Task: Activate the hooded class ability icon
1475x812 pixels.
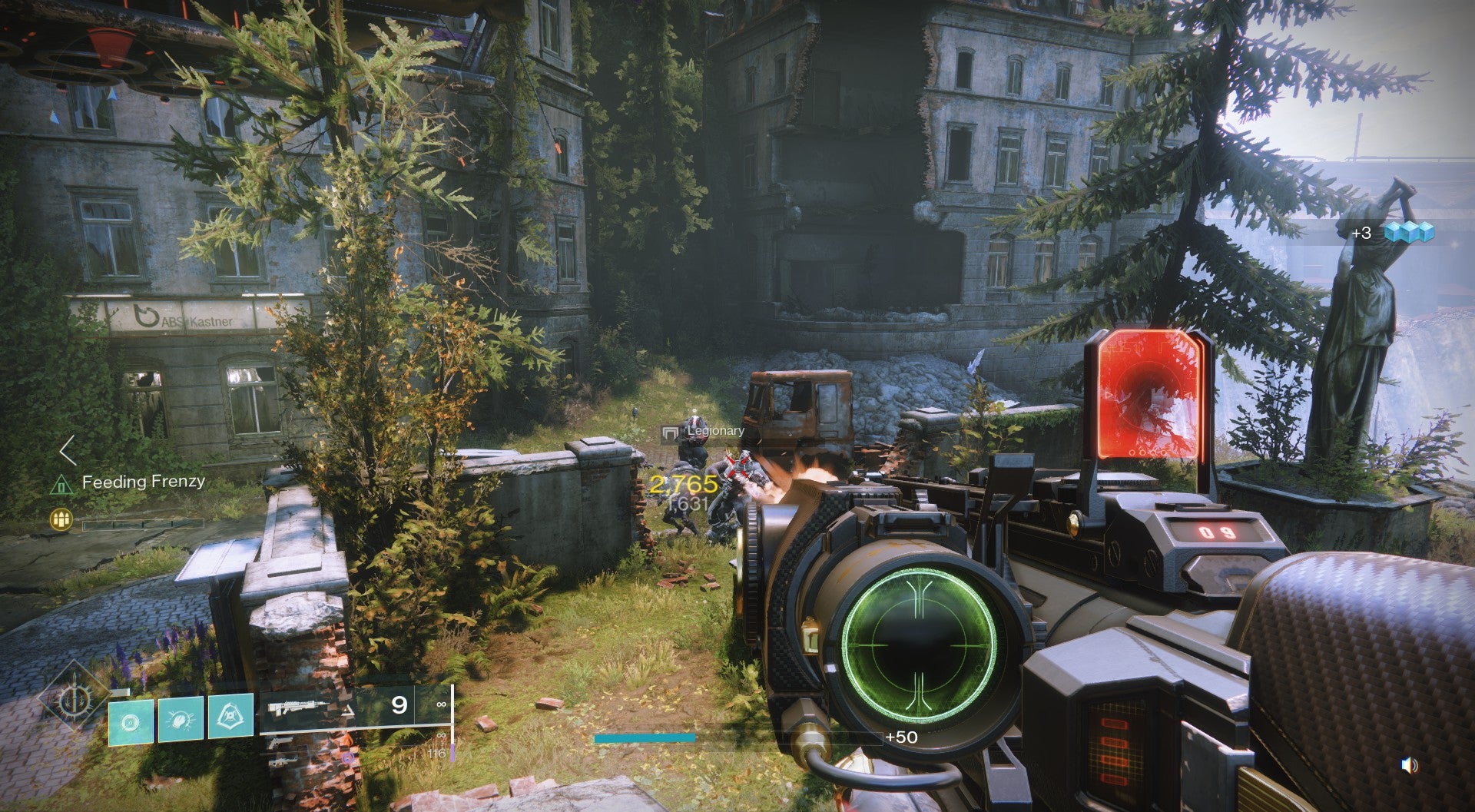Action: [x=230, y=716]
